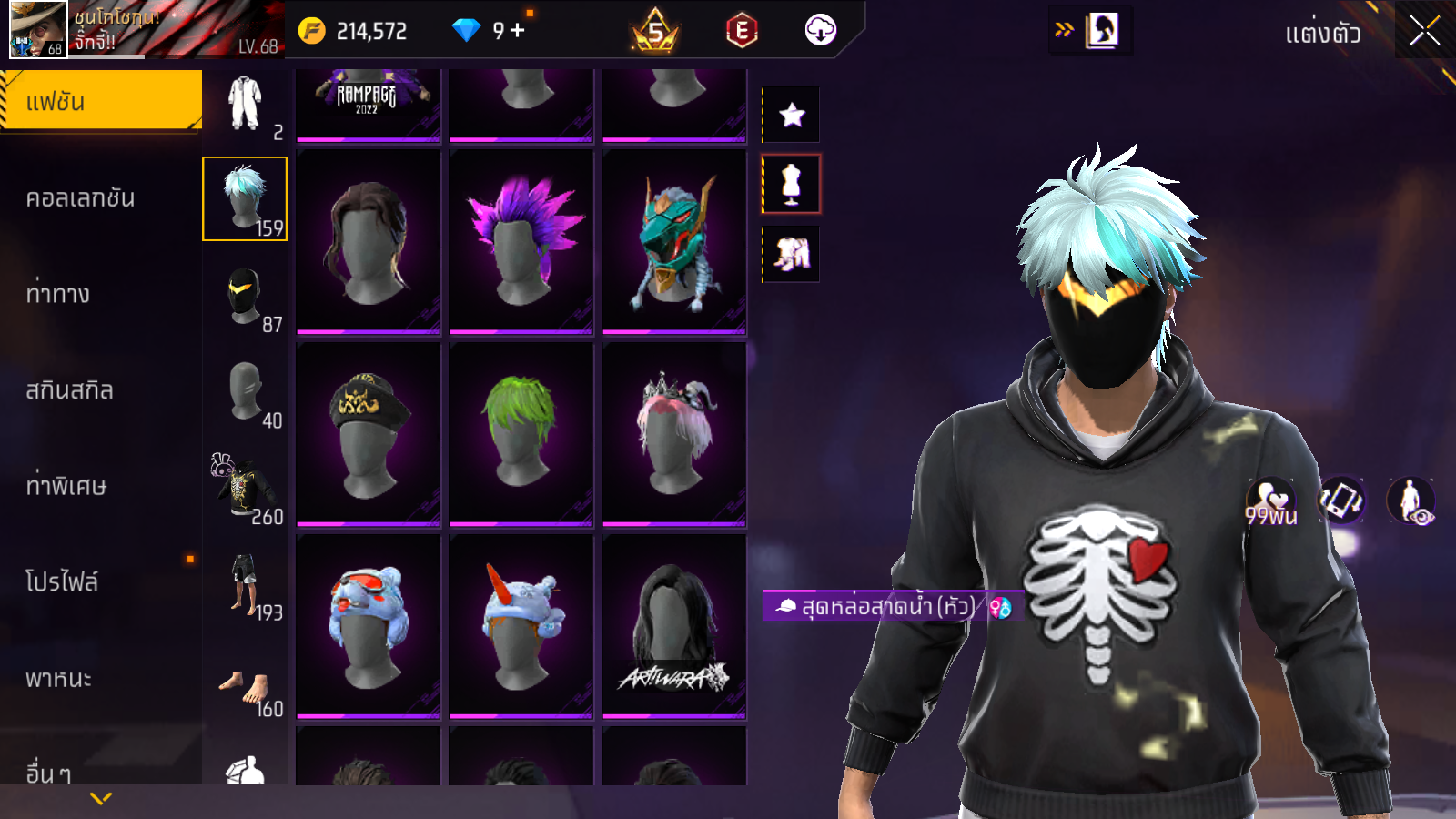This screenshot has height=819, width=1456.
Task: Select the teal dragon mask headgear
Action: pyautogui.click(x=674, y=241)
